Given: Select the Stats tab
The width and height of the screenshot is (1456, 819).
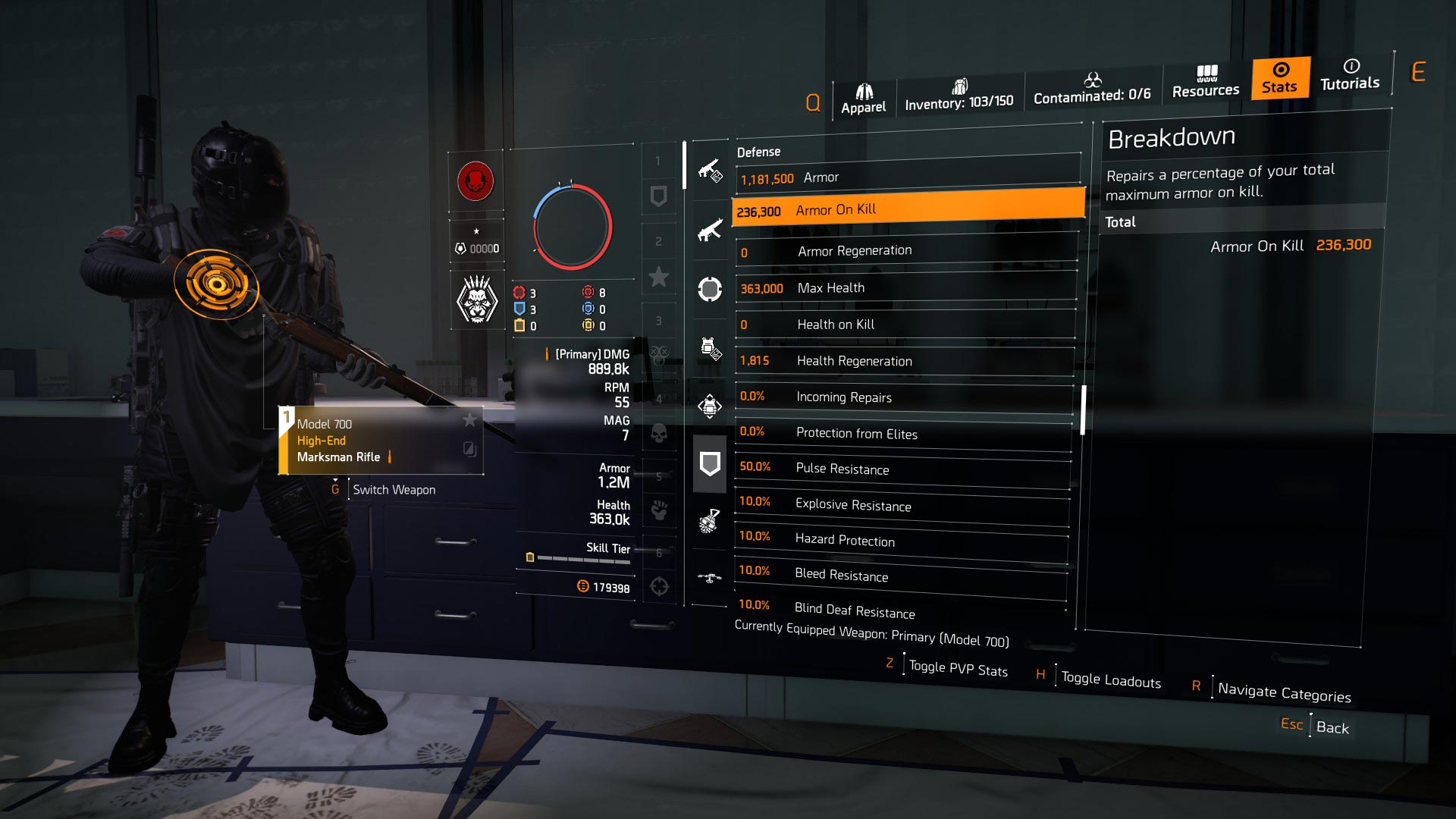Looking at the screenshot, I should tap(1280, 77).
